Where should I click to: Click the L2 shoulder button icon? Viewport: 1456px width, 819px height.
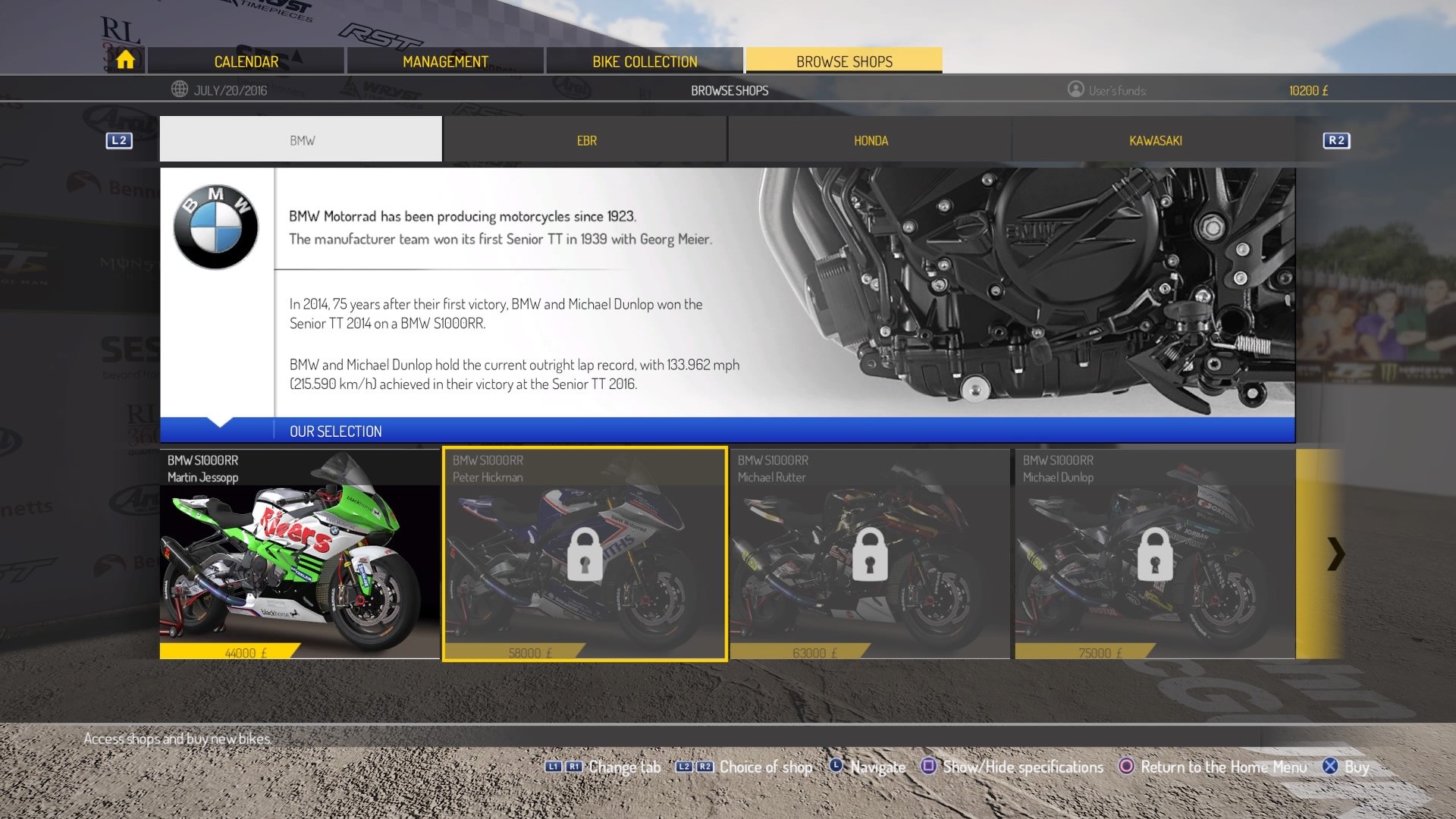tap(118, 140)
